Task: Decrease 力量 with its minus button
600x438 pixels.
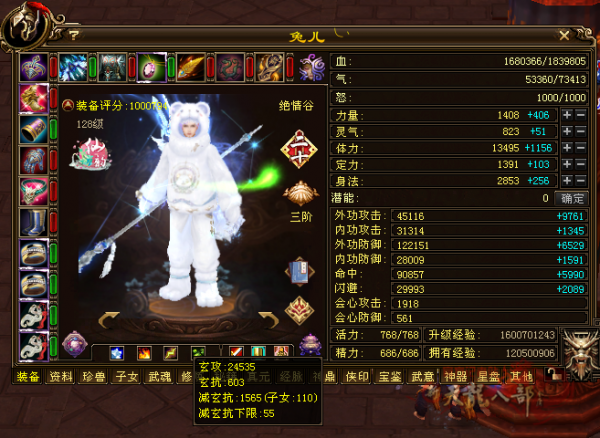Action: point(581,116)
